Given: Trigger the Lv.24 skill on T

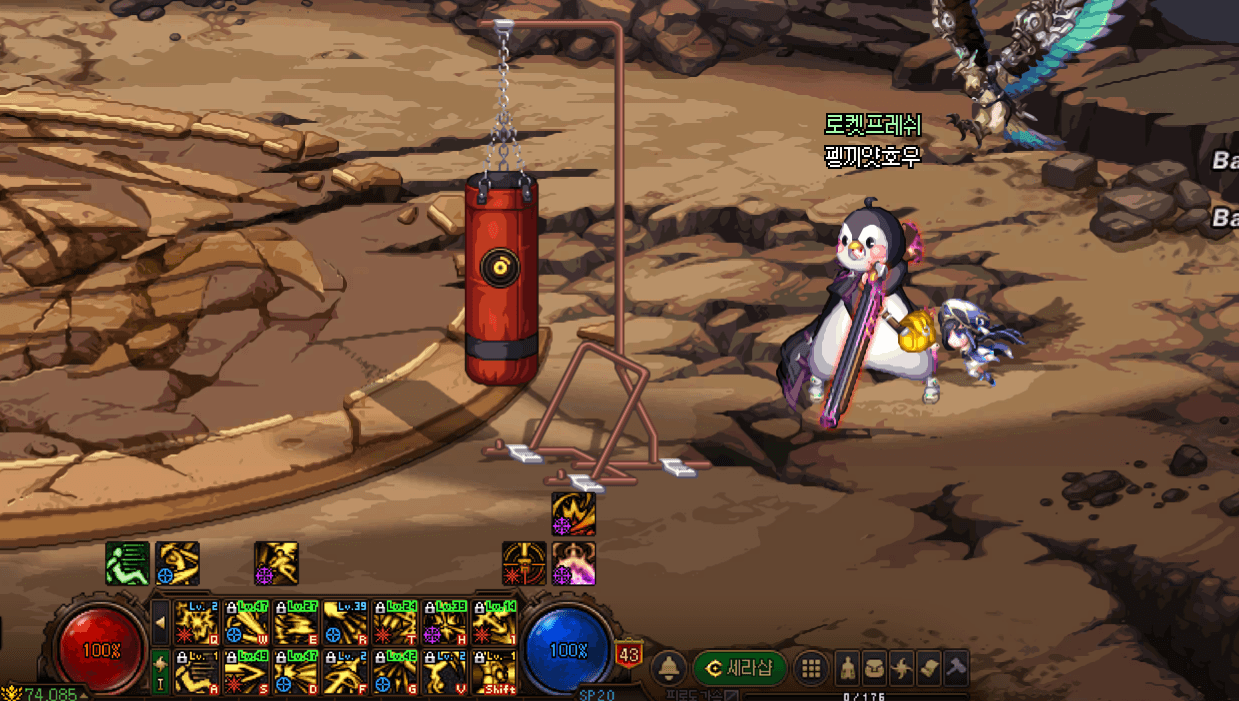Looking at the screenshot, I should point(395,622).
